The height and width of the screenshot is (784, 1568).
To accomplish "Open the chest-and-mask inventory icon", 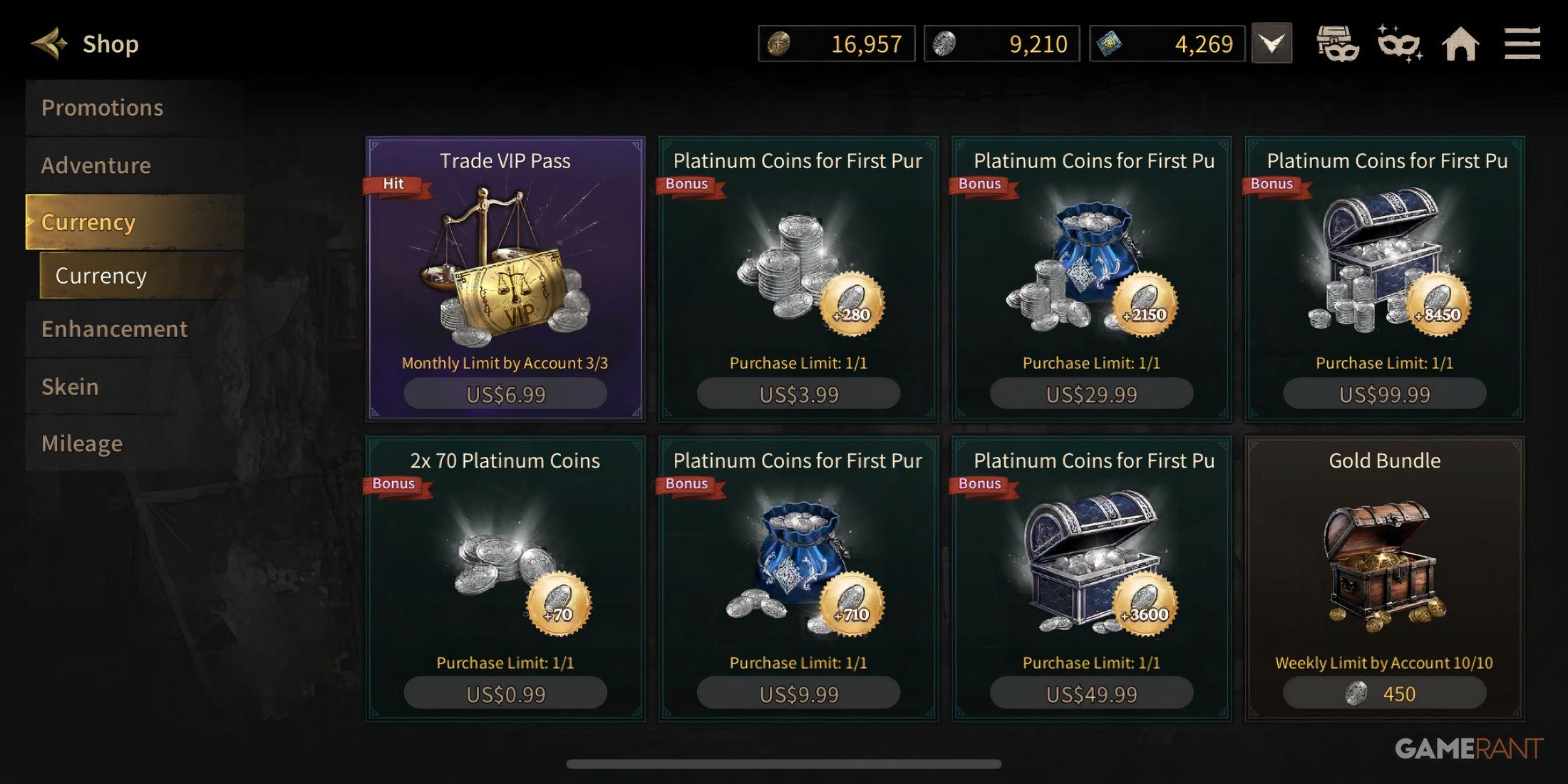I will [1339, 43].
